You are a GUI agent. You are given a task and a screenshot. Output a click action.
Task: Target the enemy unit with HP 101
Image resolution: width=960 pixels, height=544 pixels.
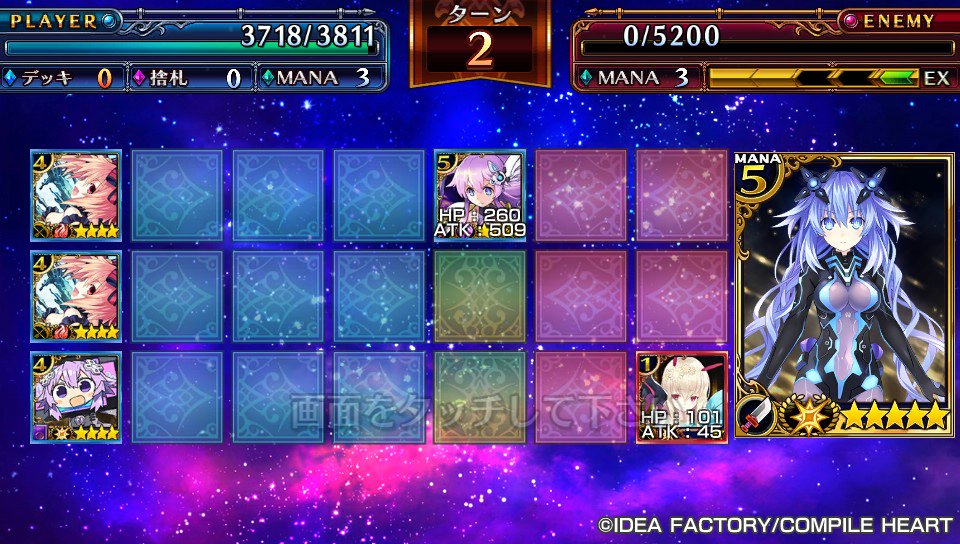click(x=682, y=397)
